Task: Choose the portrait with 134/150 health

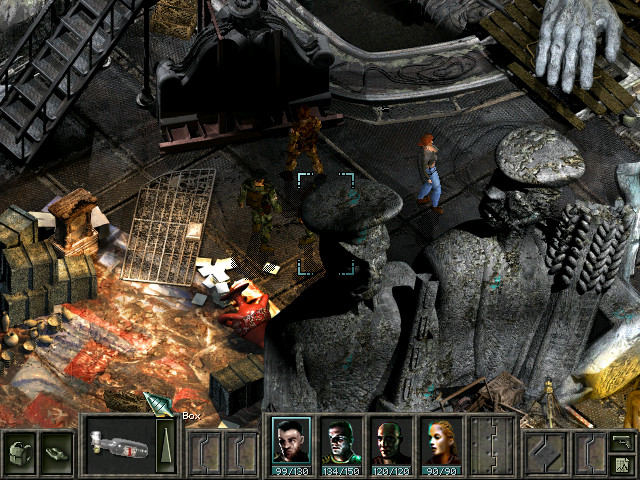Action: (340, 438)
